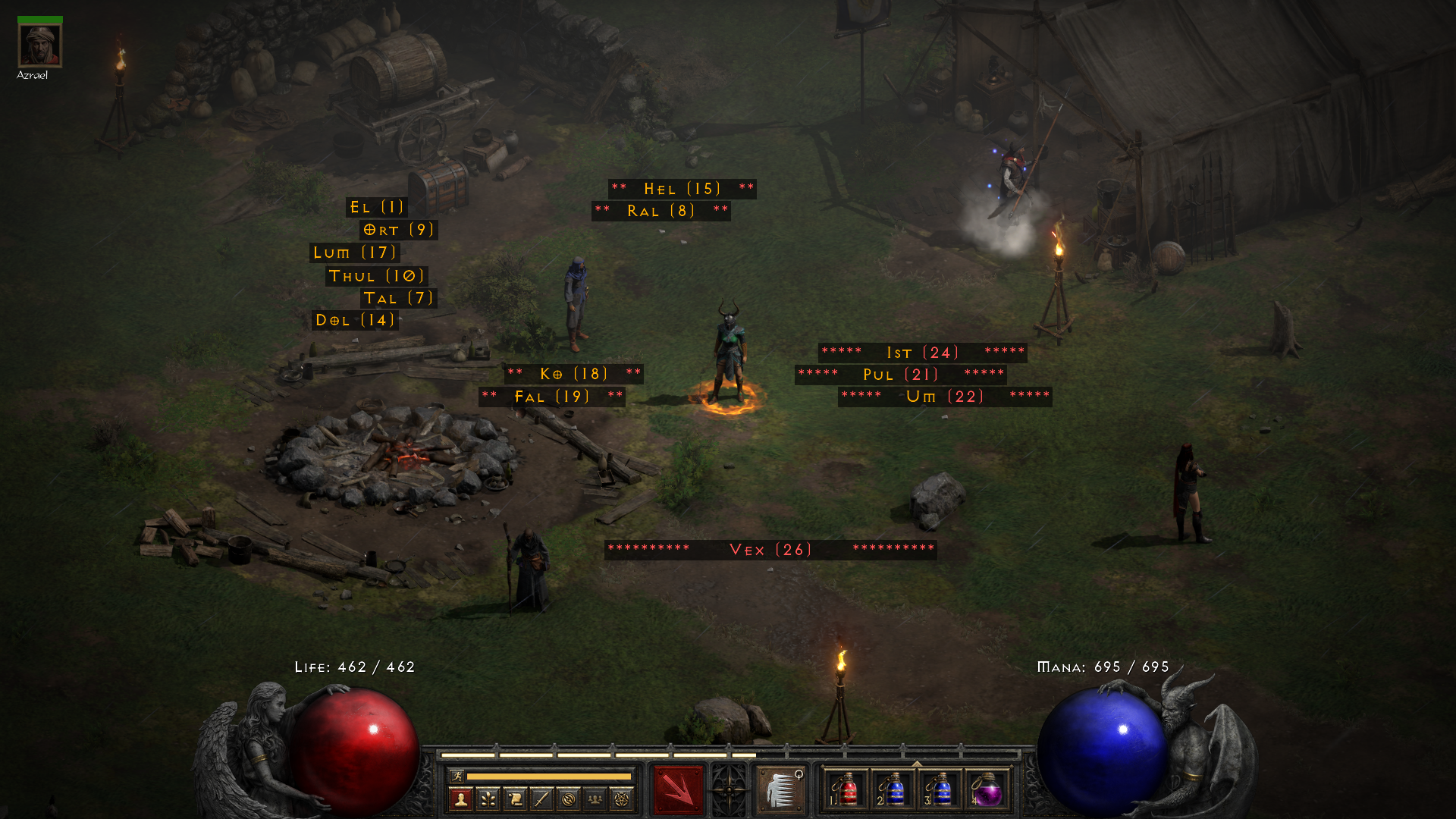Viewport: 1456px width, 819px height.
Task: Select the red arrow left skill
Action: pyautogui.click(x=678, y=790)
